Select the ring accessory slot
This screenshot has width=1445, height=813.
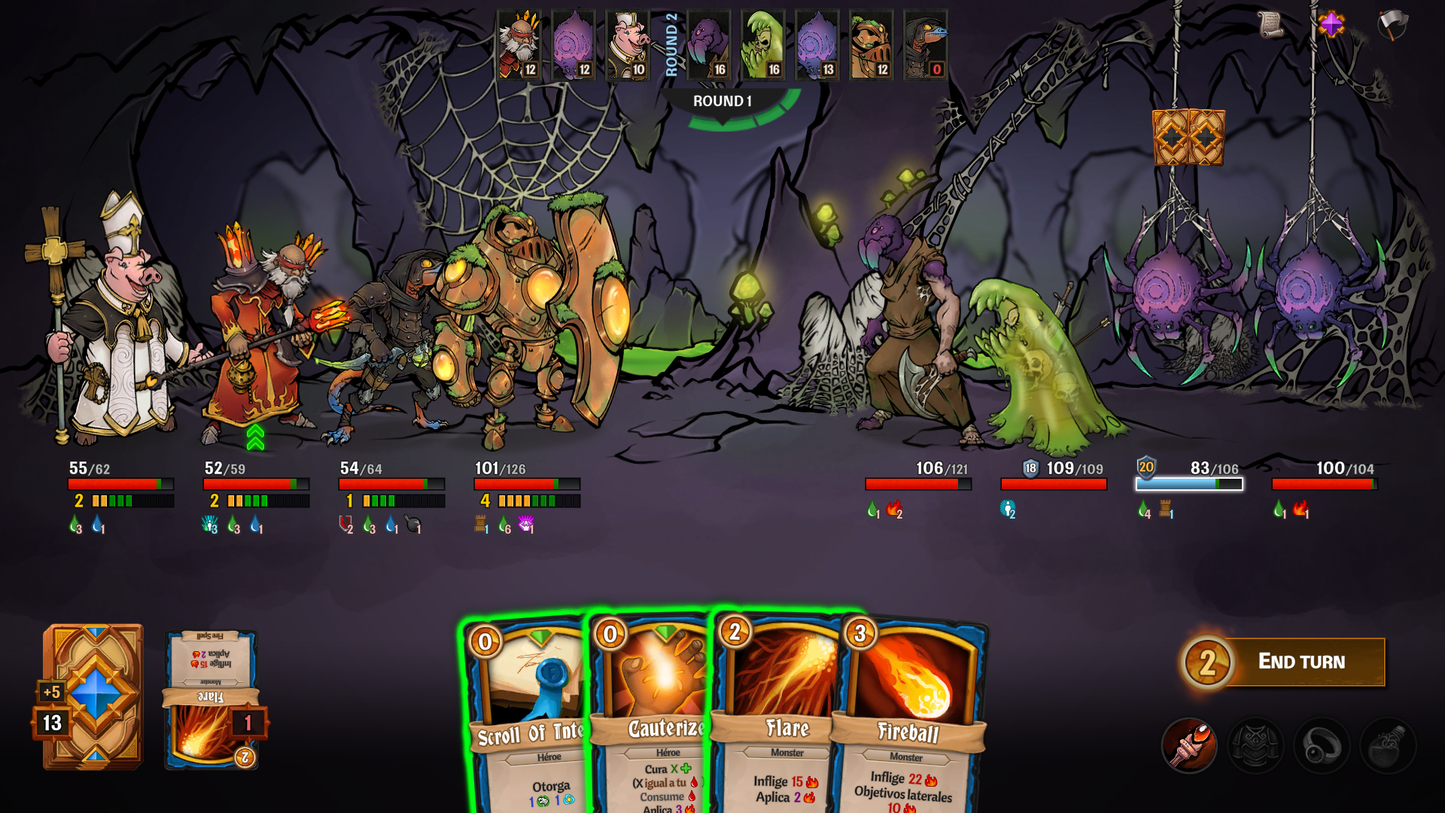1321,745
